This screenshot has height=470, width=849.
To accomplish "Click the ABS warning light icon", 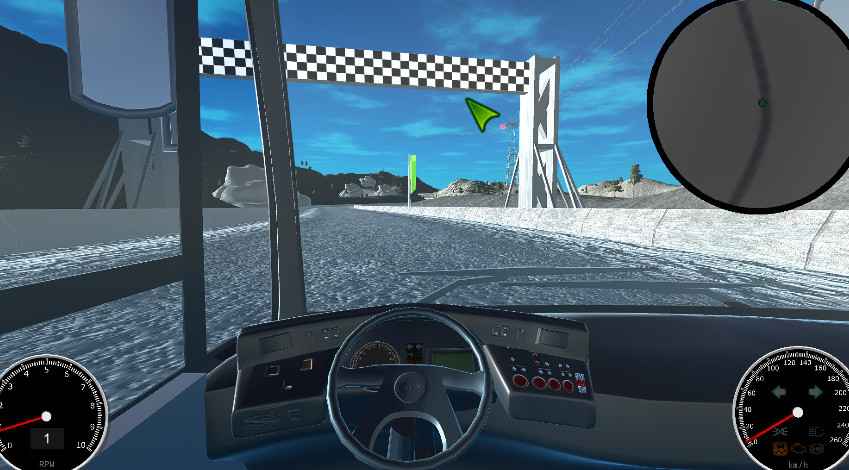I will coord(817,449).
